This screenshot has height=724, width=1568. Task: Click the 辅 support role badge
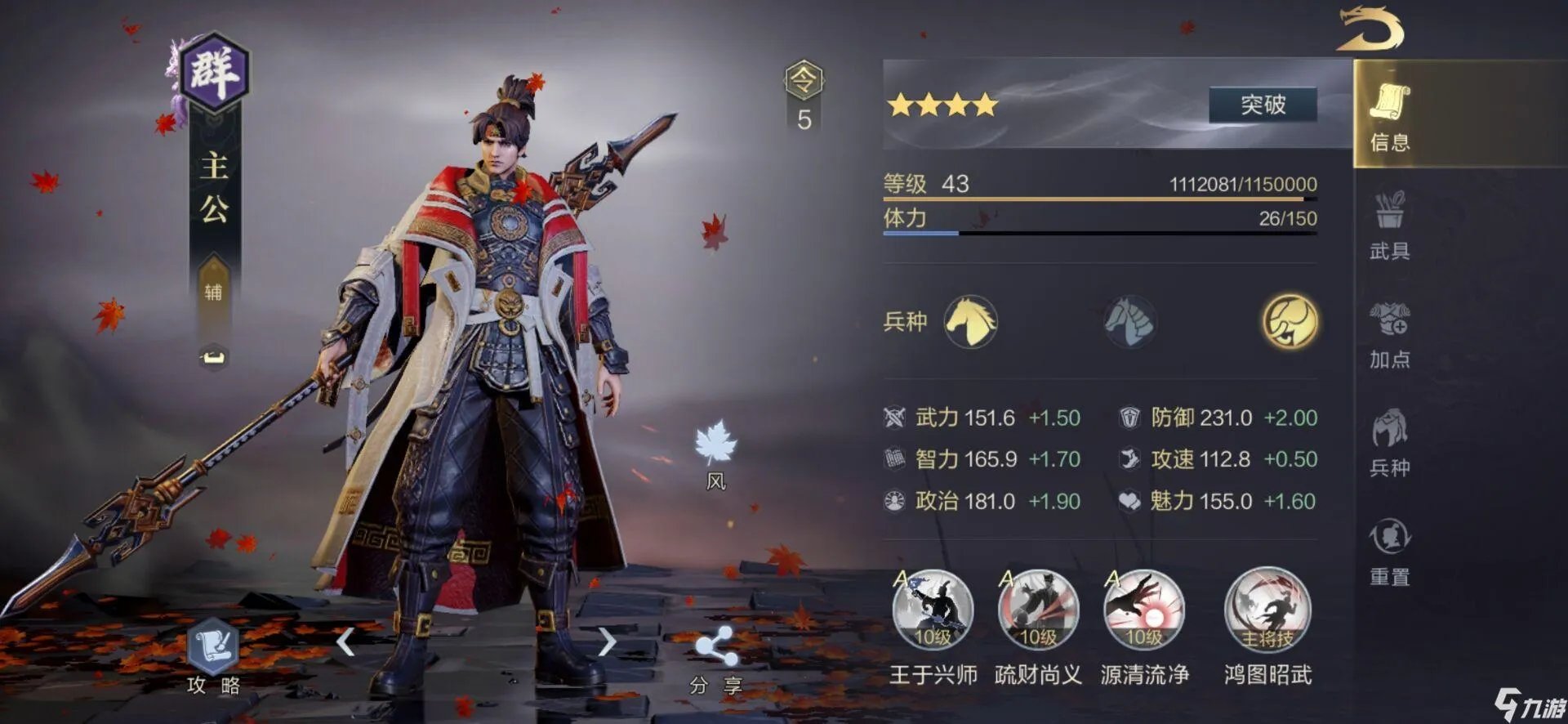coord(213,288)
